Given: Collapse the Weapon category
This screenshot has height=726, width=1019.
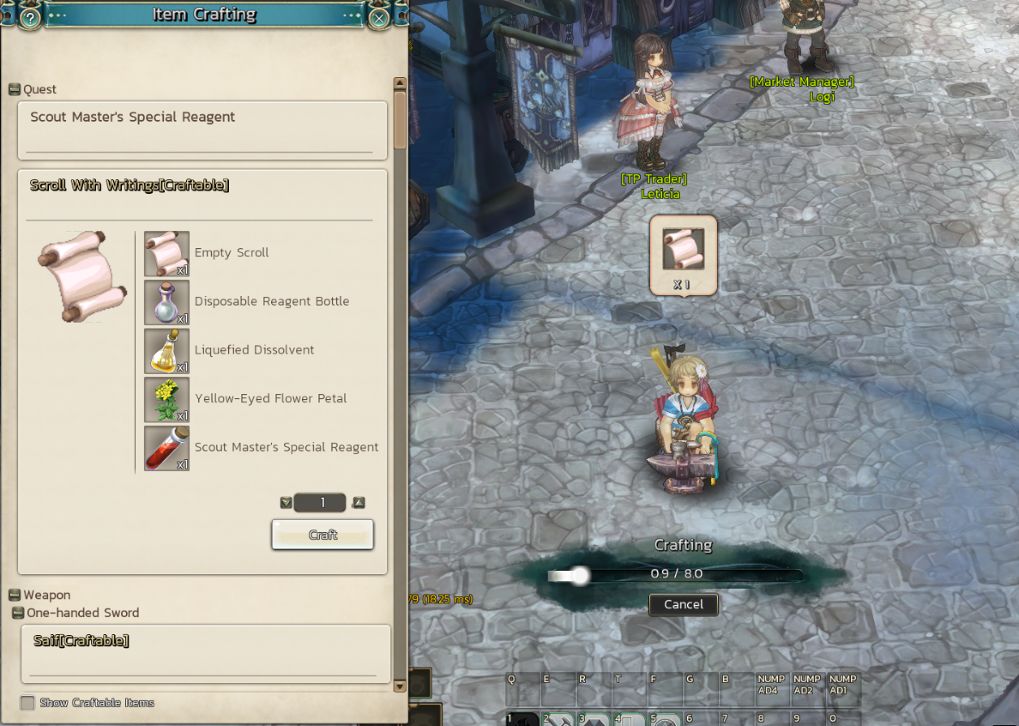Looking at the screenshot, I should 14,595.
